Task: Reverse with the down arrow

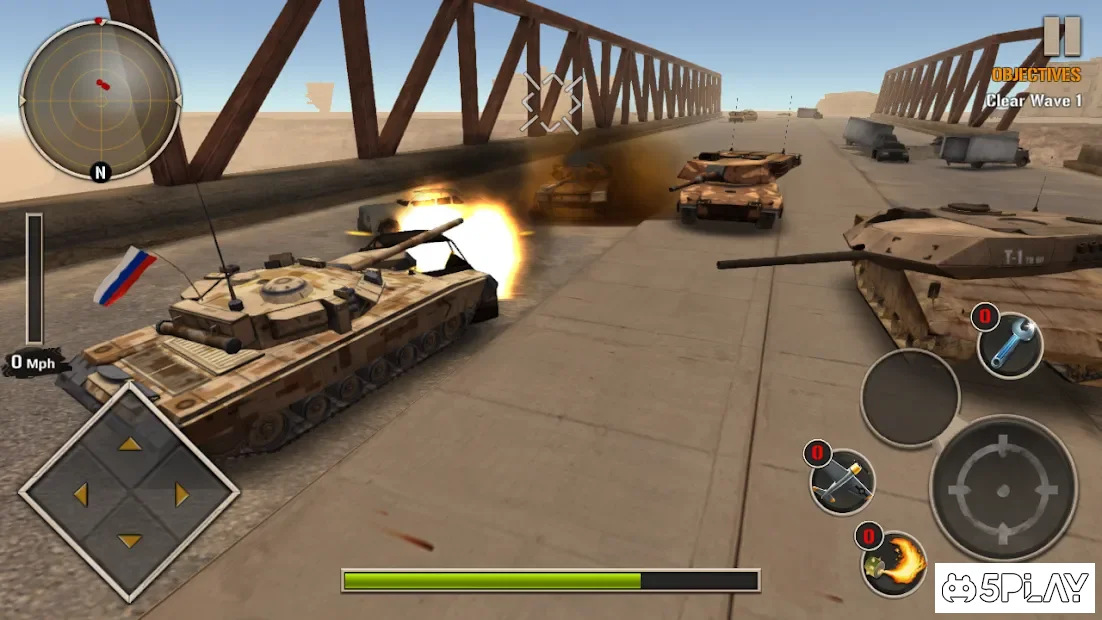Action: tap(130, 541)
